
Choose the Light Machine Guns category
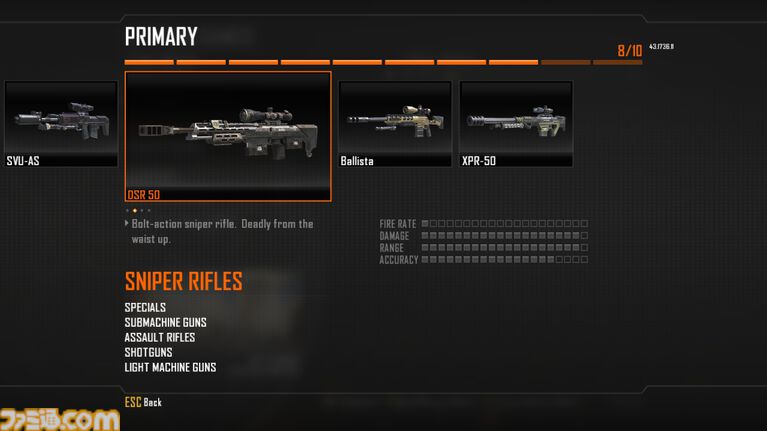171,367
